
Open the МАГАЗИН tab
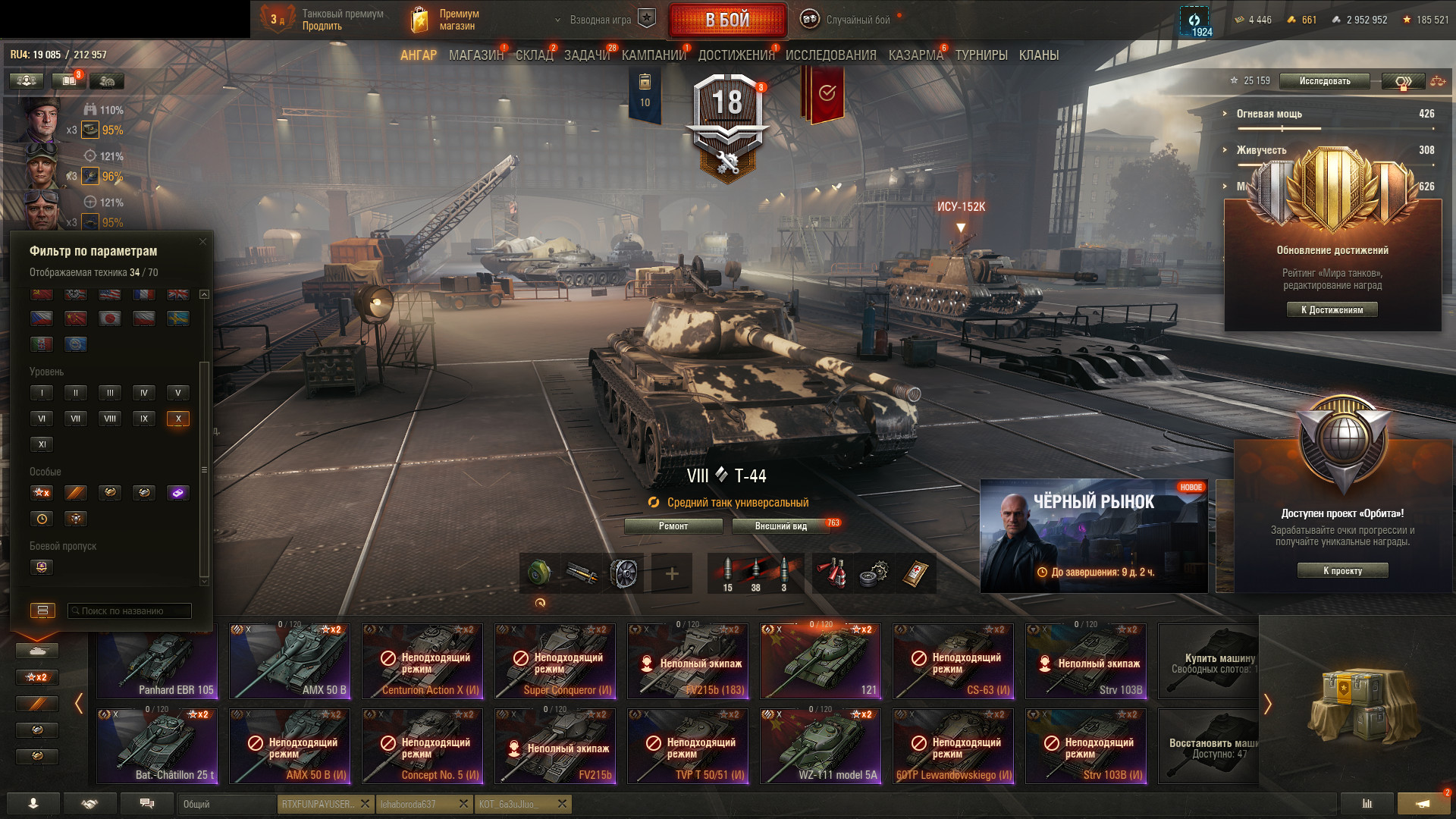click(x=475, y=55)
